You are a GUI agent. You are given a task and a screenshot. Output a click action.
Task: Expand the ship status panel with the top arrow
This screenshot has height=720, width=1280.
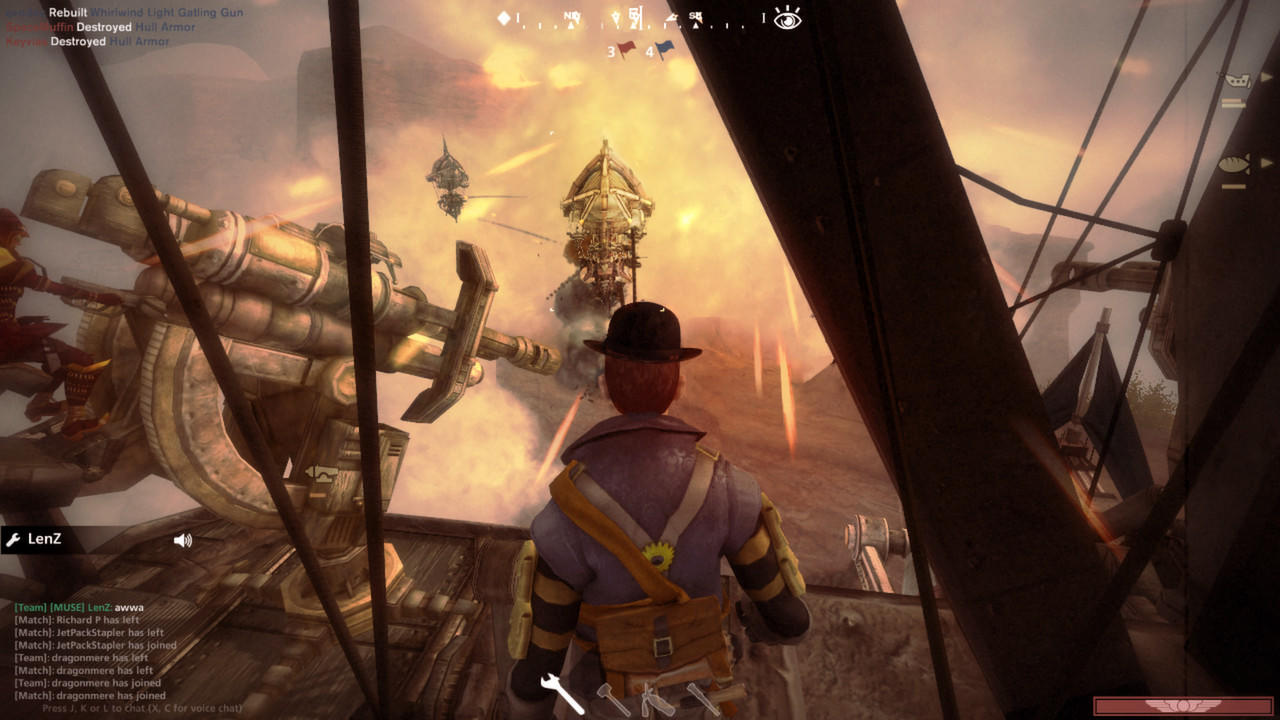[x=1265, y=77]
